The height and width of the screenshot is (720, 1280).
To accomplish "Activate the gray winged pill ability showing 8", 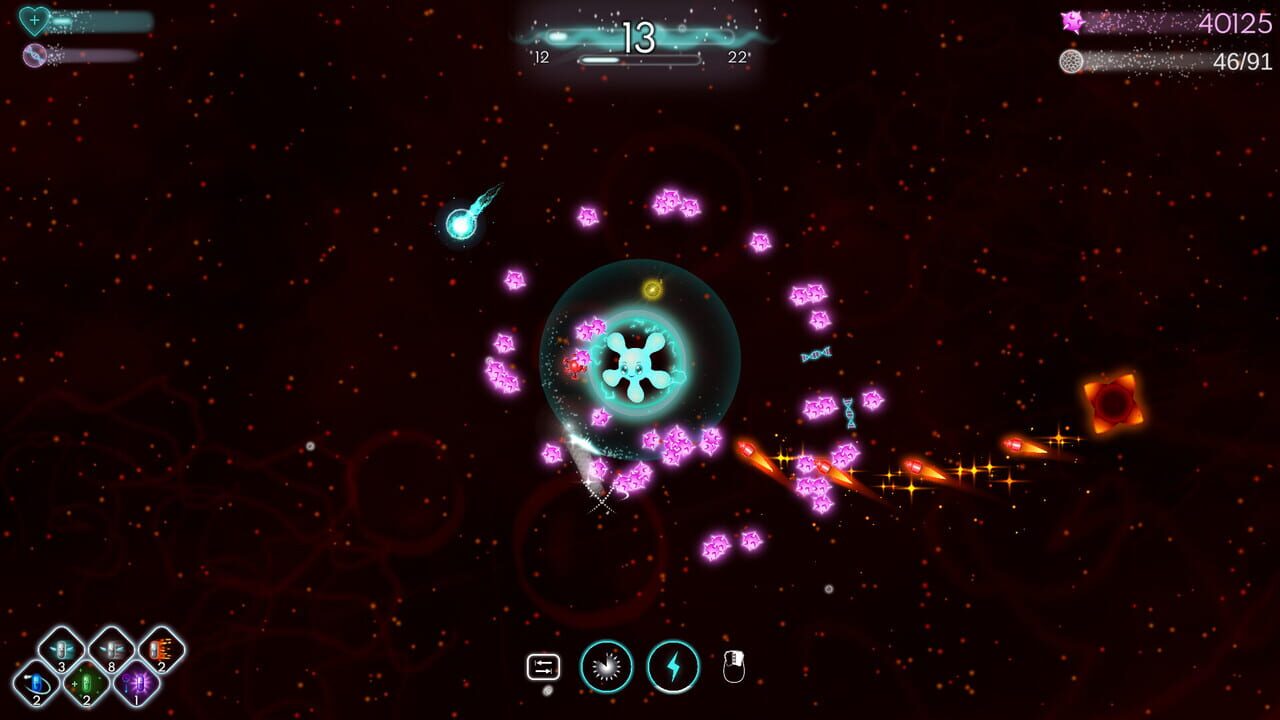I will tap(113, 649).
